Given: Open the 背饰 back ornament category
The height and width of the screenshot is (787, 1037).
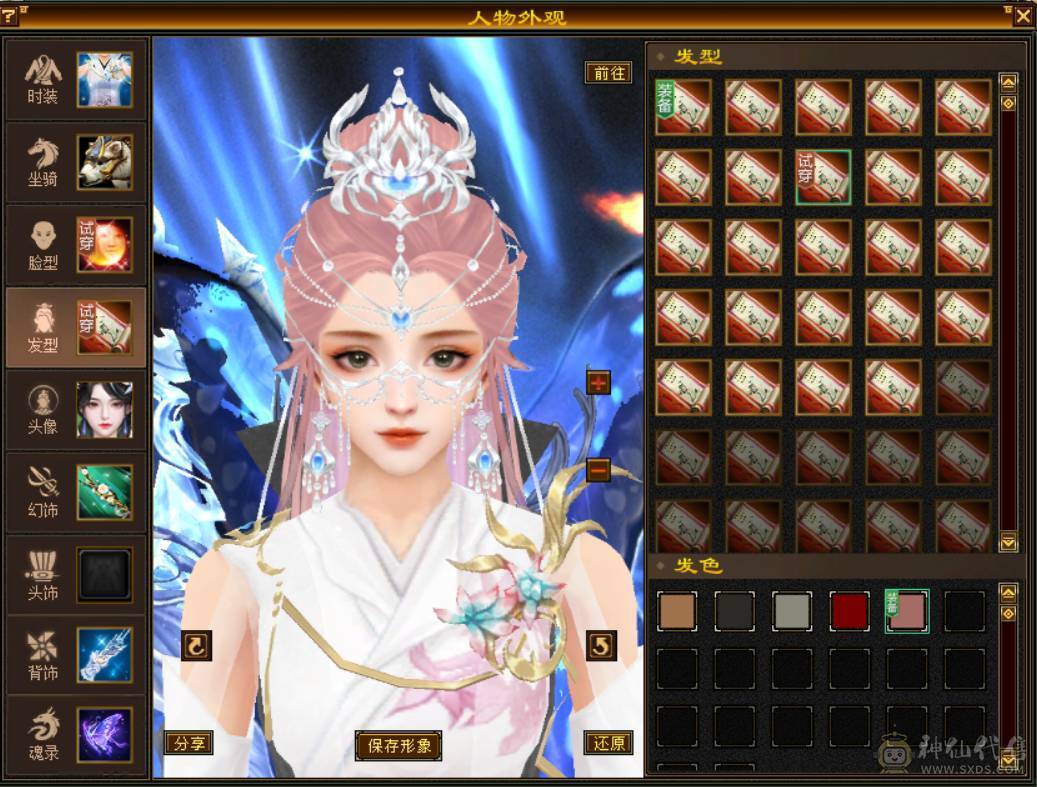Looking at the screenshot, I should click(x=77, y=656).
